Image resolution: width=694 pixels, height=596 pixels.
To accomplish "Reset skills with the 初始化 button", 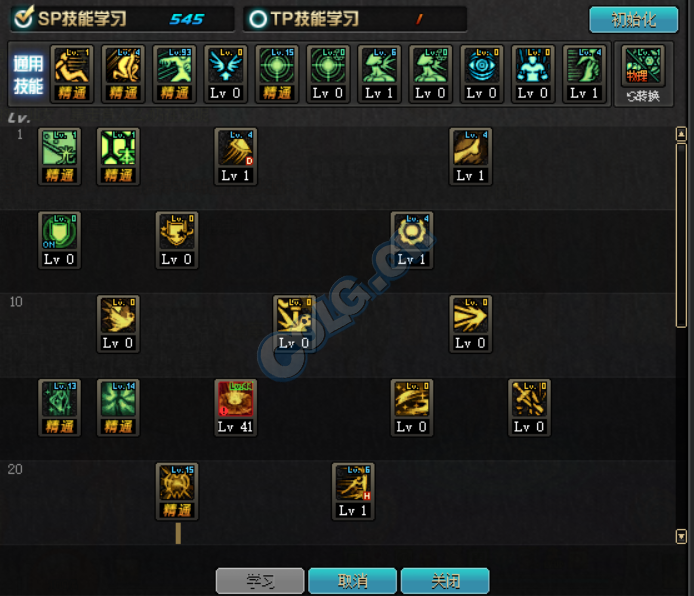I will tap(626, 20).
